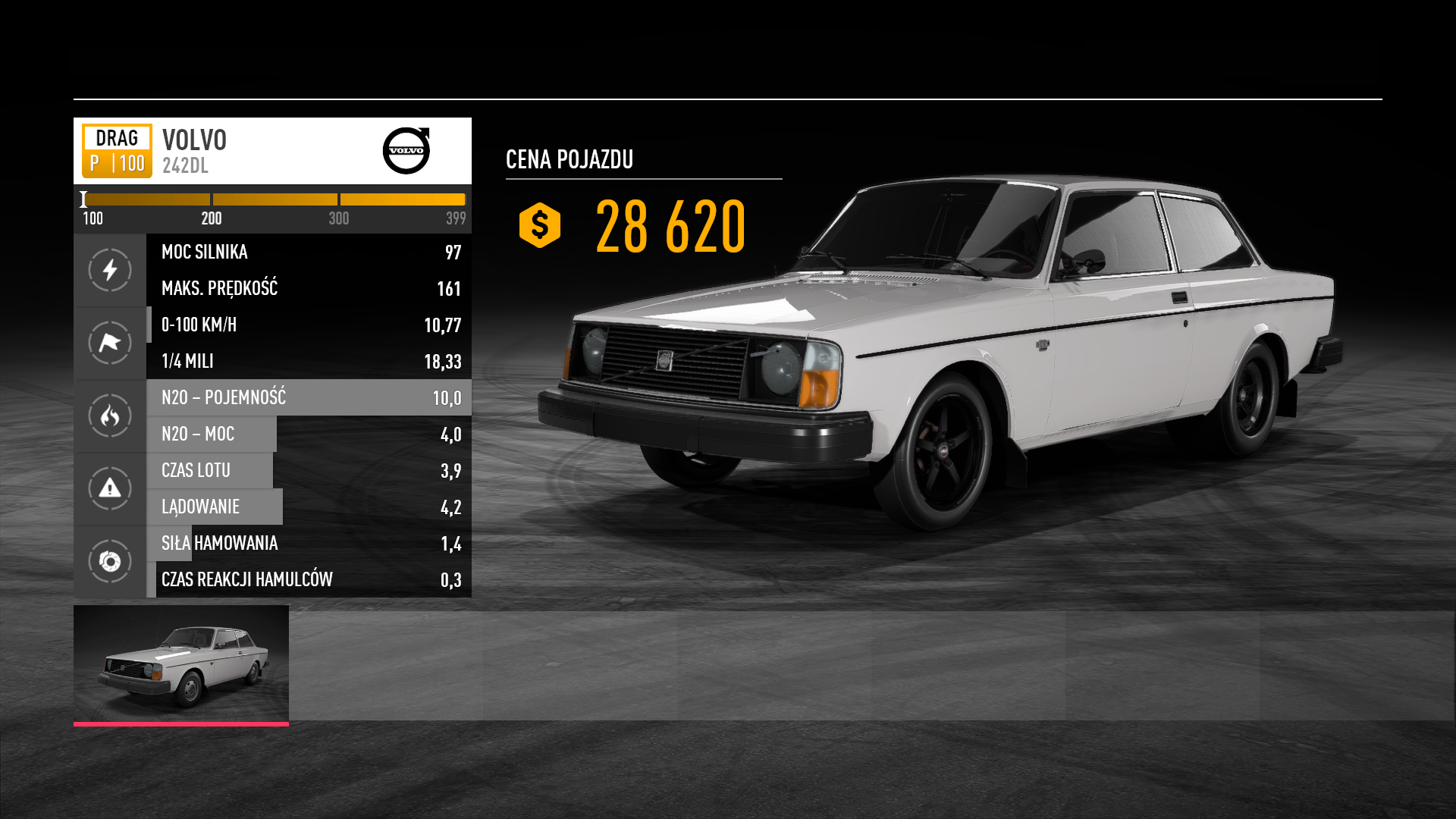Select the brake disc stats icon
The image size is (1456, 819).
pos(110,561)
